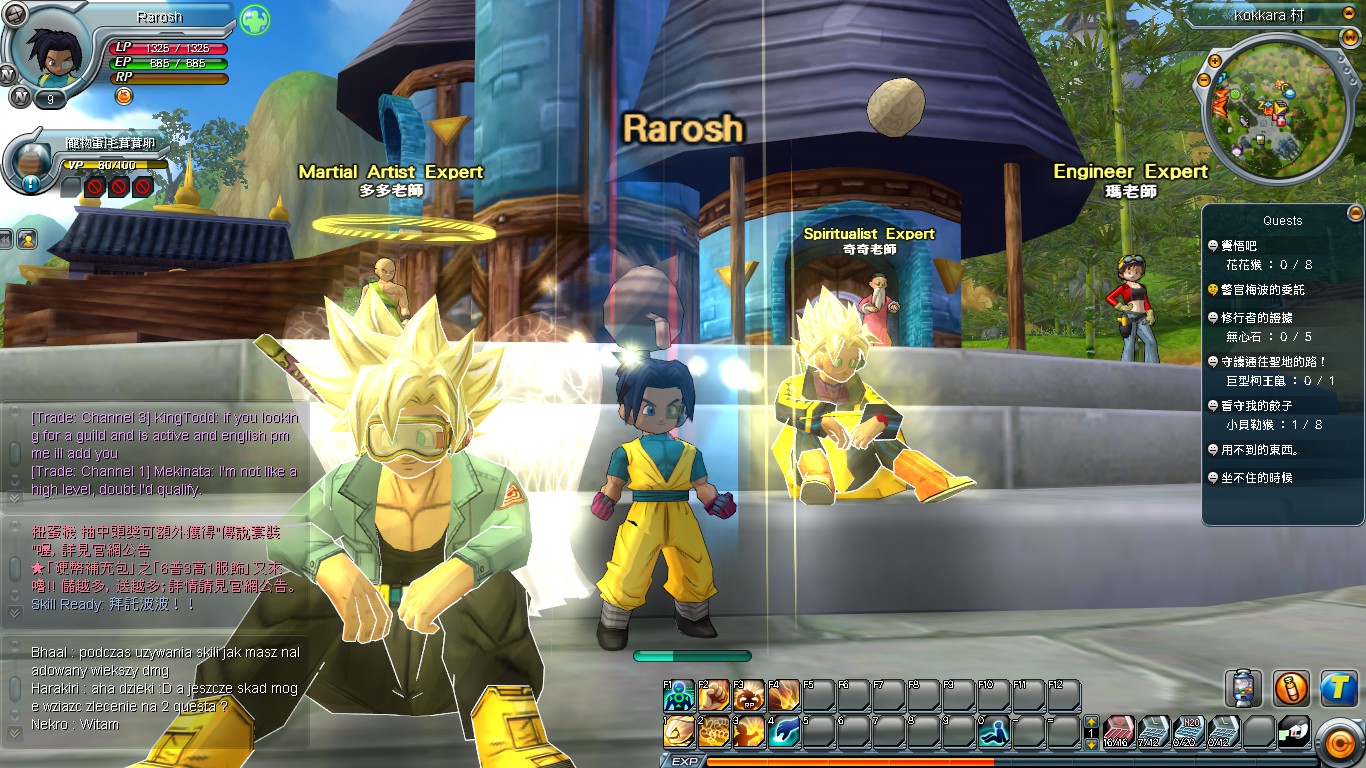The image size is (1366, 768).
Task: Open the blue T shop button
Action: 1338,688
